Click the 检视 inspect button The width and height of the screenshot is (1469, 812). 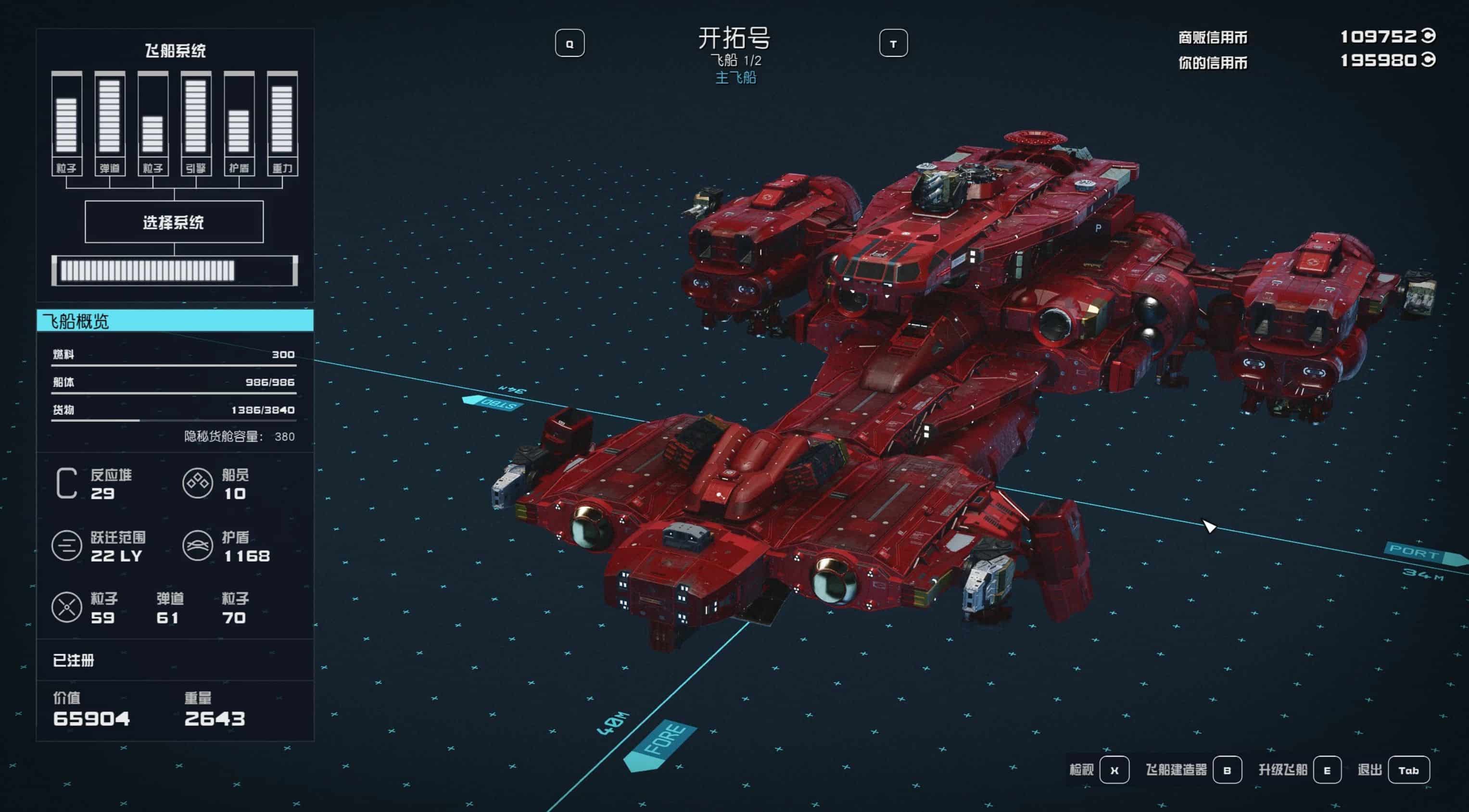1114,770
